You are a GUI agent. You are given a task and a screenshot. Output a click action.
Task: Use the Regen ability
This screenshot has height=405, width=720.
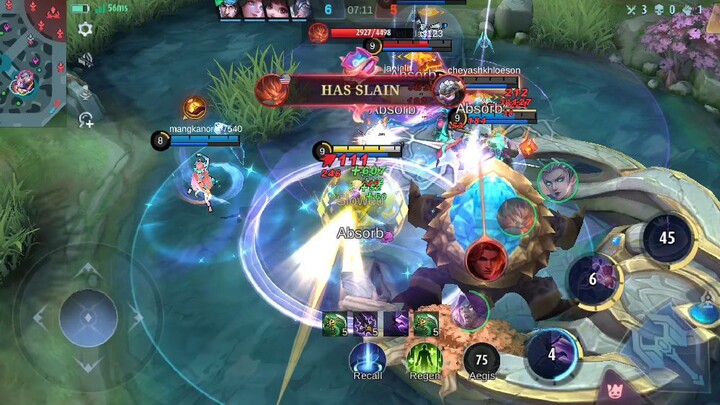pos(424,359)
